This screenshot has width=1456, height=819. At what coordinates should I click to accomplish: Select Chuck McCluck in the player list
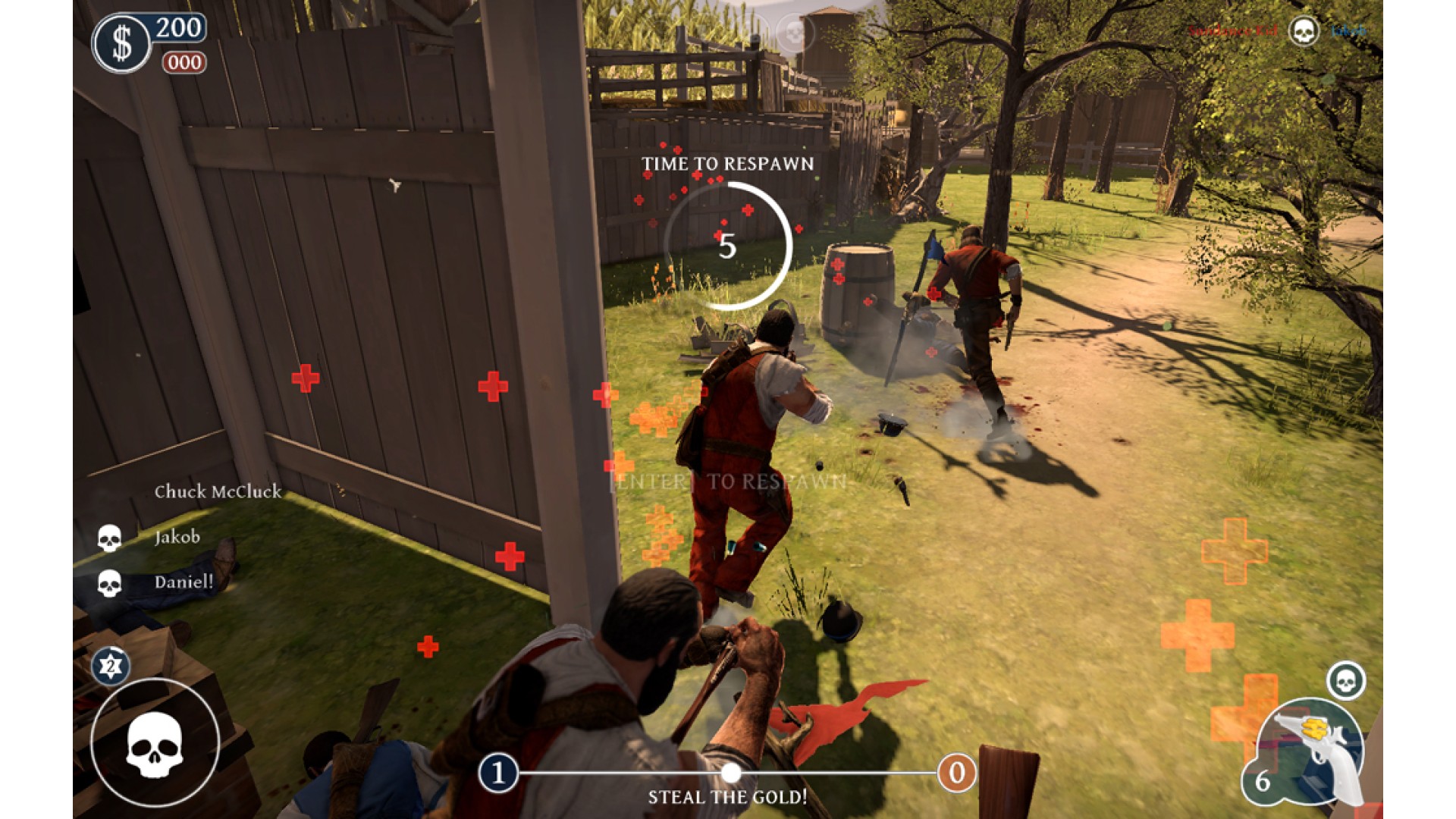[218, 491]
